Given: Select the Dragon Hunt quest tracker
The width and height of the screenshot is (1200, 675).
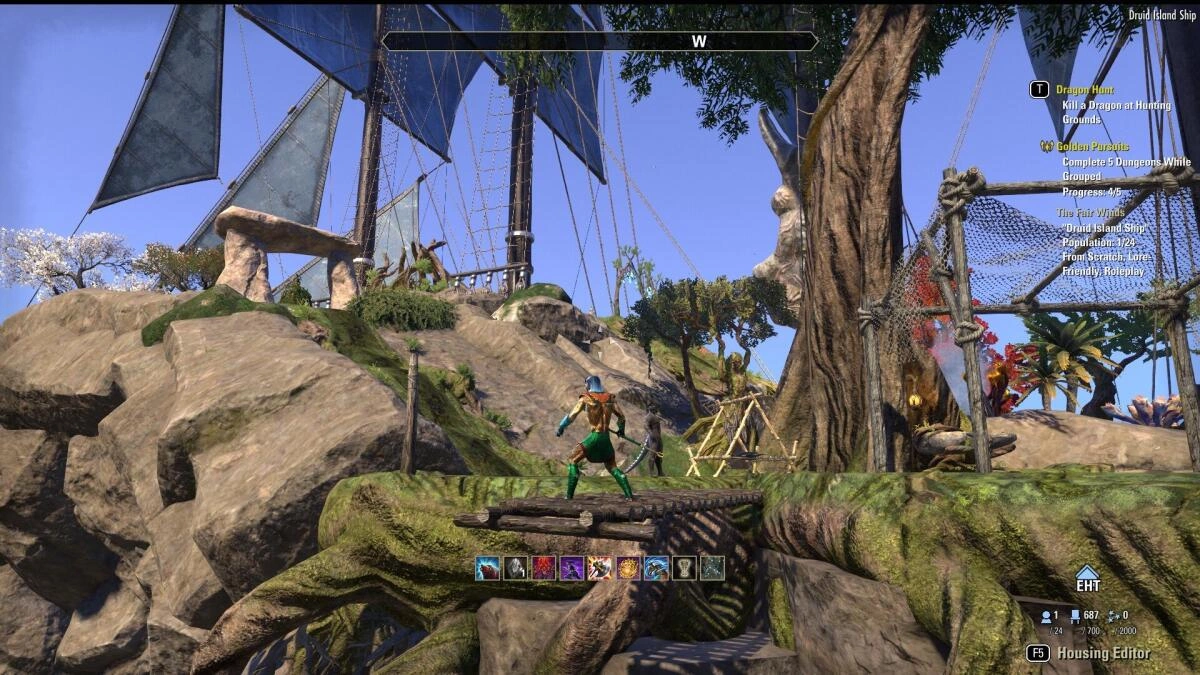Looking at the screenshot, I should click(x=1084, y=90).
